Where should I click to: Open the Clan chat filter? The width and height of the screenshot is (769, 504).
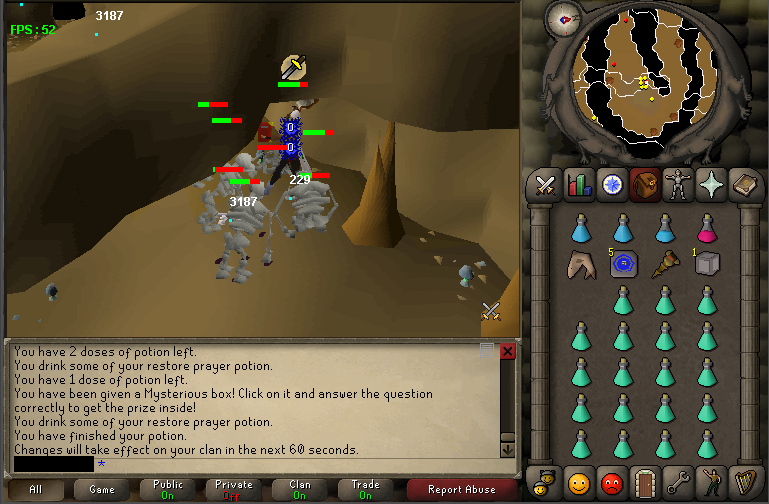(x=300, y=489)
